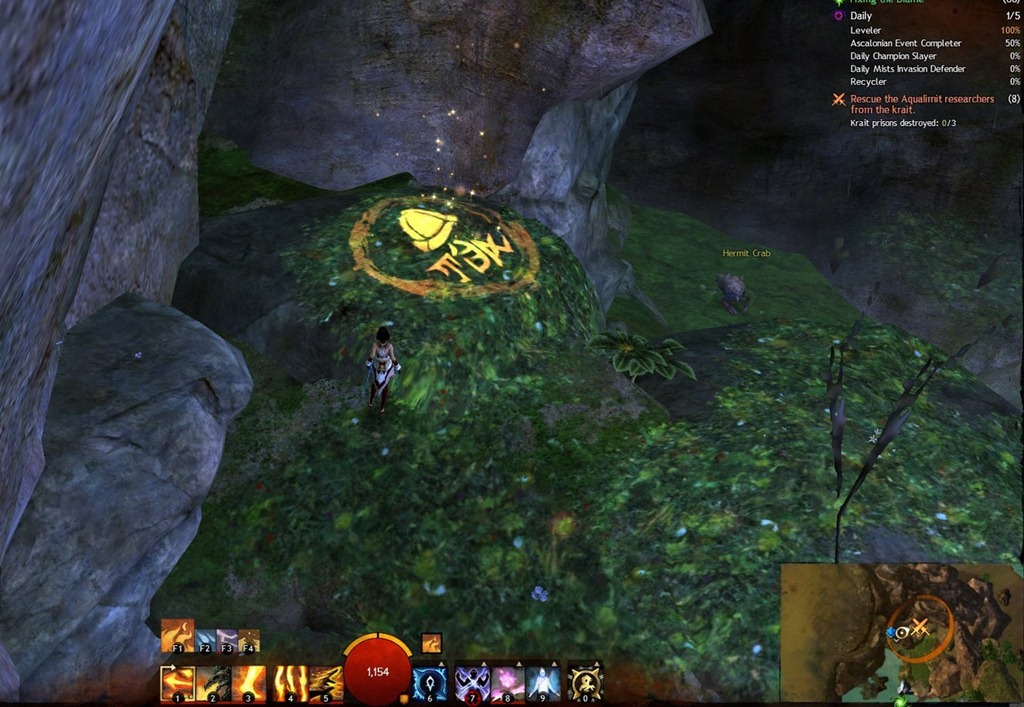Open the Daily achievements tracker entry
Viewport: 1024px width, 707px height.
click(860, 16)
